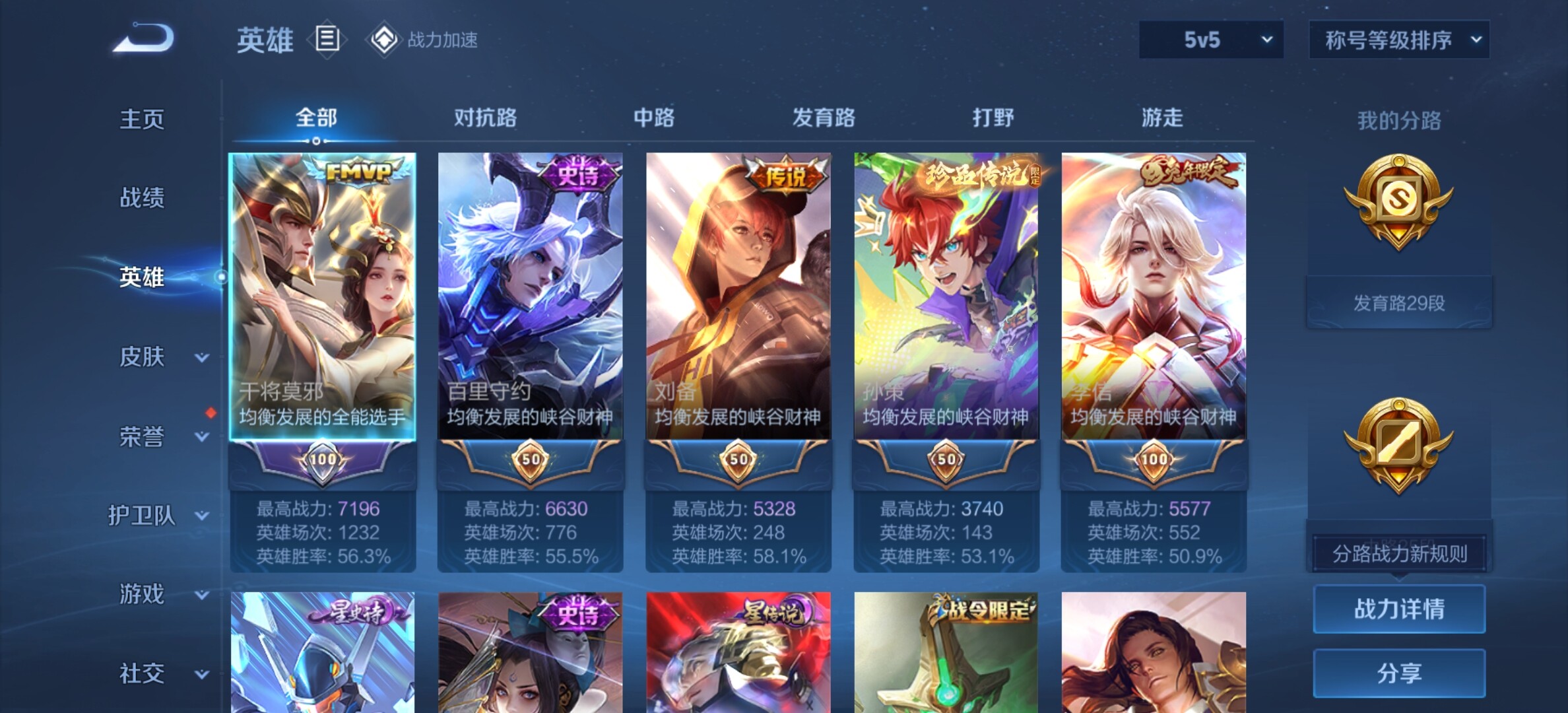Open the 战力加速 option
Viewport: 1568px width, 713px height.
(424, 40)
